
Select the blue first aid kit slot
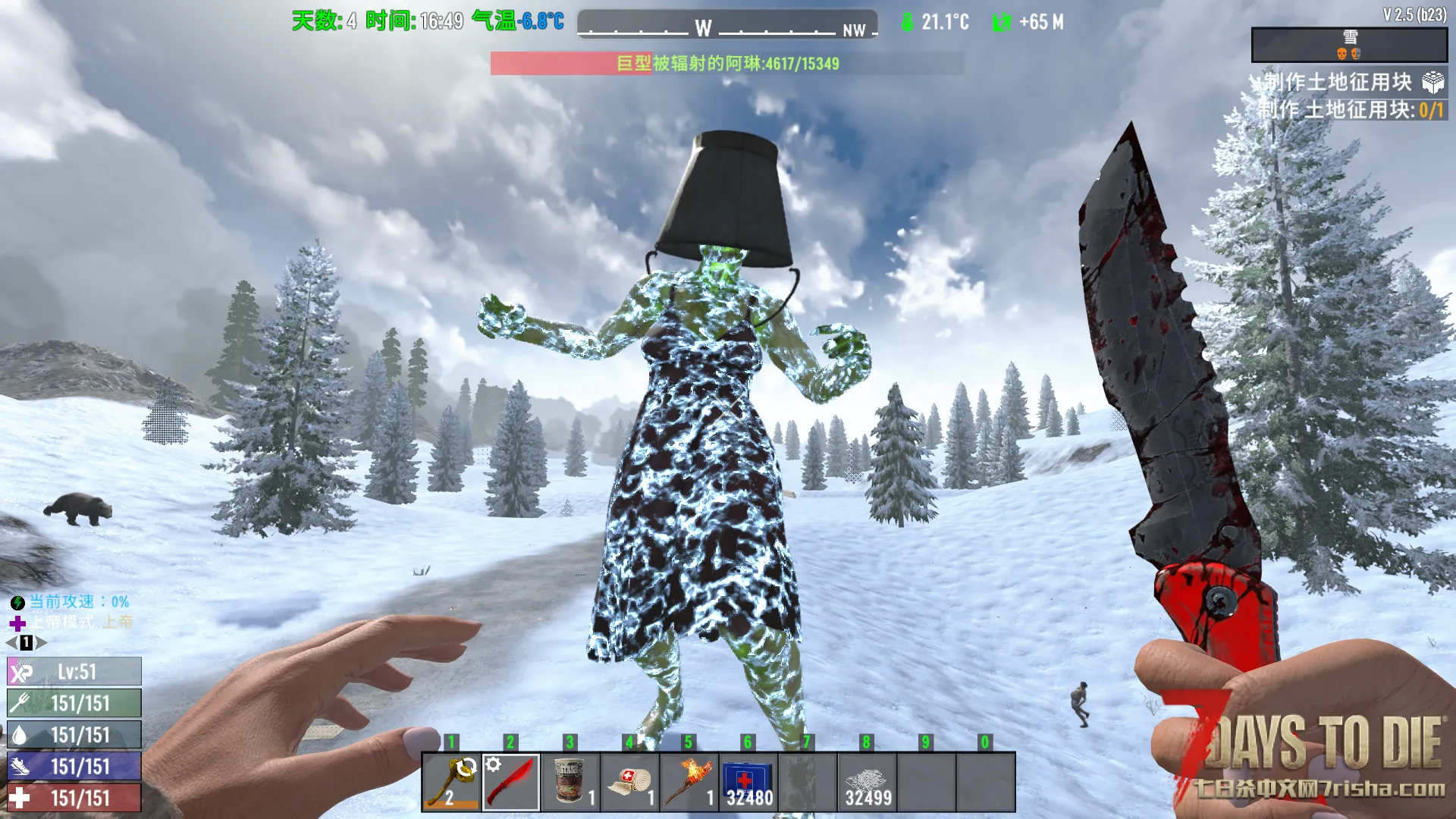coord(748,782)
